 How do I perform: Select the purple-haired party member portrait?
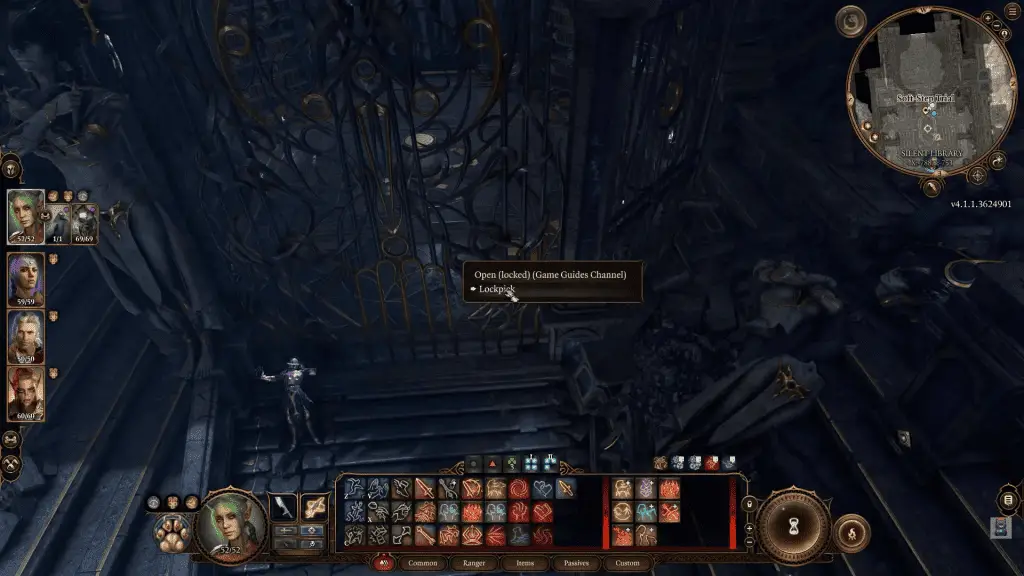[x=26, y=279]
